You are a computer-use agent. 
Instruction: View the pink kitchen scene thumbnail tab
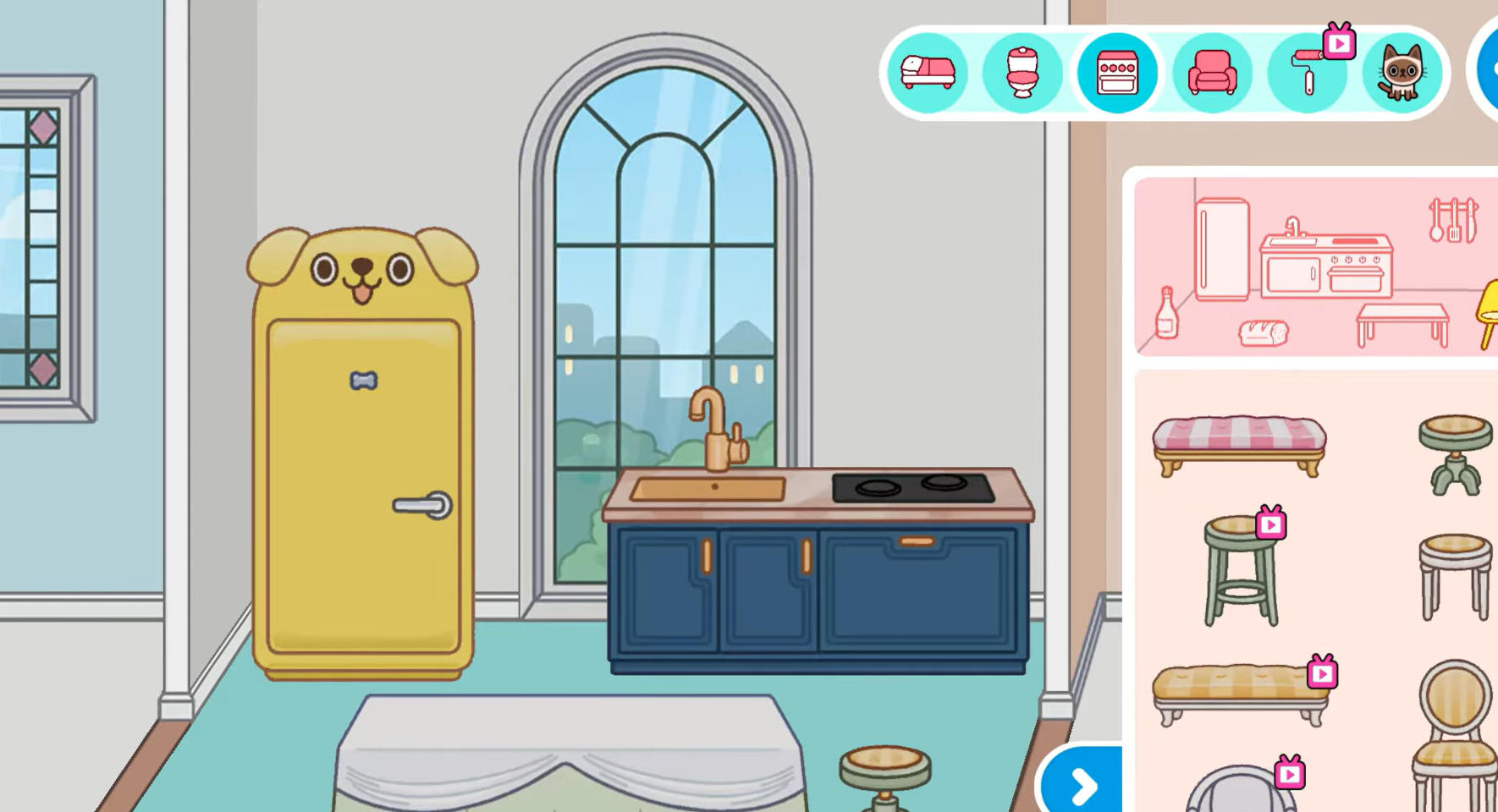click(1313, 262)
